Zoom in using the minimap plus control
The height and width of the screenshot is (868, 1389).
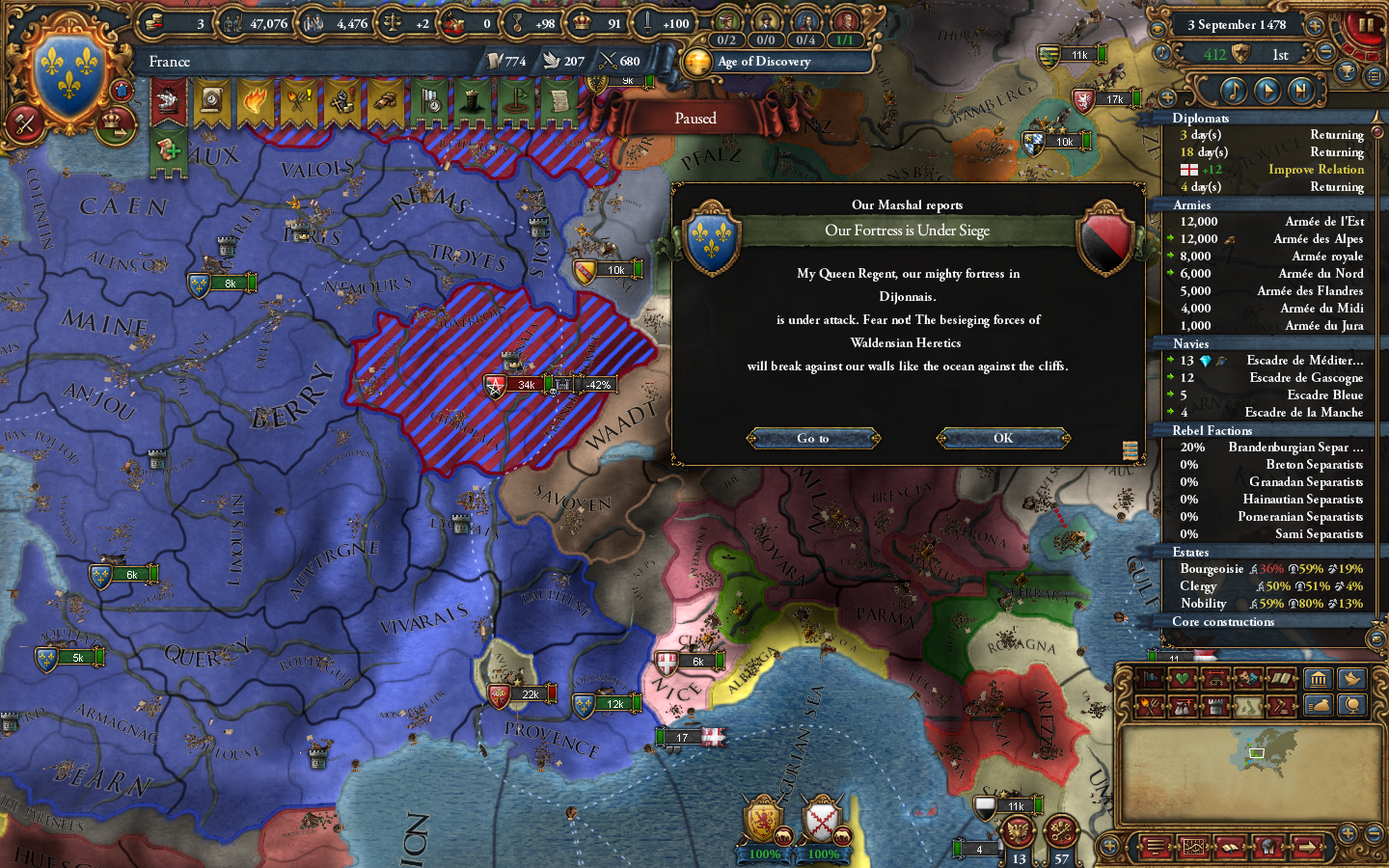click(1348, 831)
